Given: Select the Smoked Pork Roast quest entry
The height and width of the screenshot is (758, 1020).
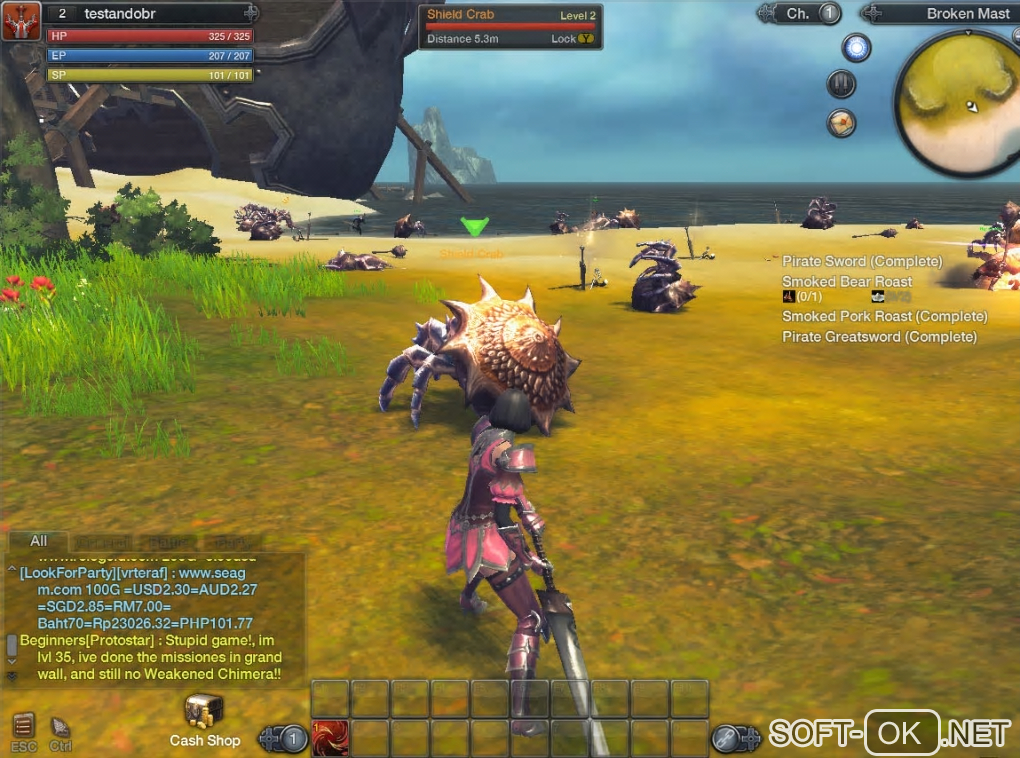Looking at the screenshot, I should coord(884,316).
